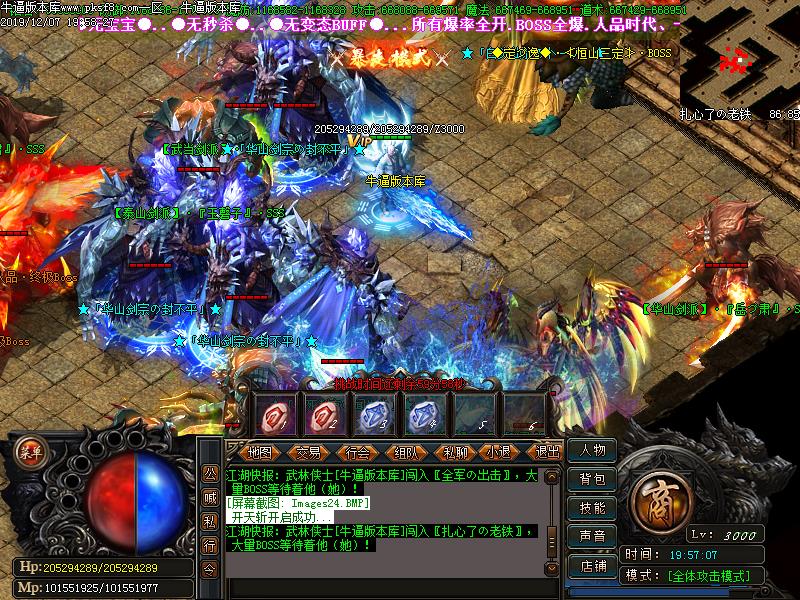Screen dimensions: 800x600
Task: Open the 技能 skills panel
Action: coord(592,508)
